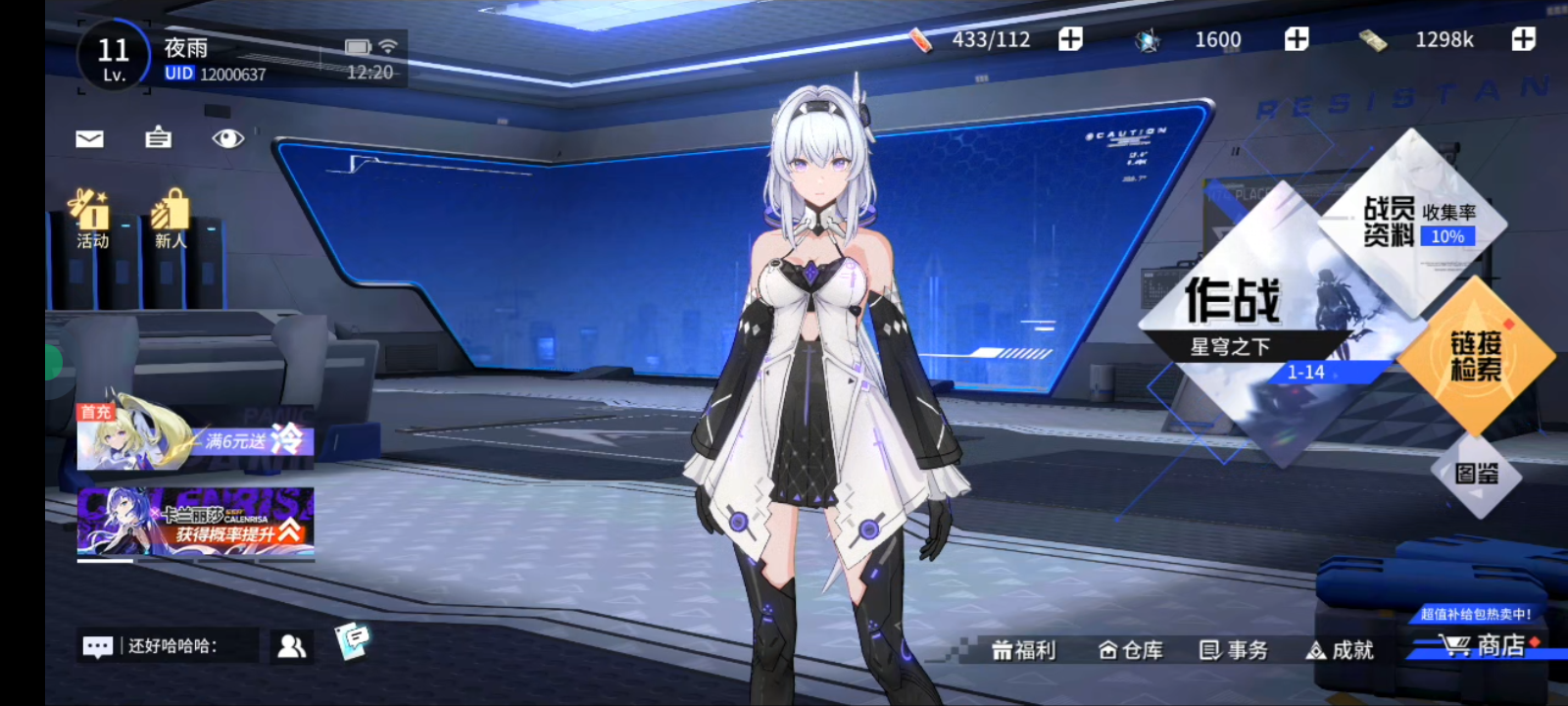Open the 图鉴 codex
Viewport: 1568px width, 706px height.
1476,475
